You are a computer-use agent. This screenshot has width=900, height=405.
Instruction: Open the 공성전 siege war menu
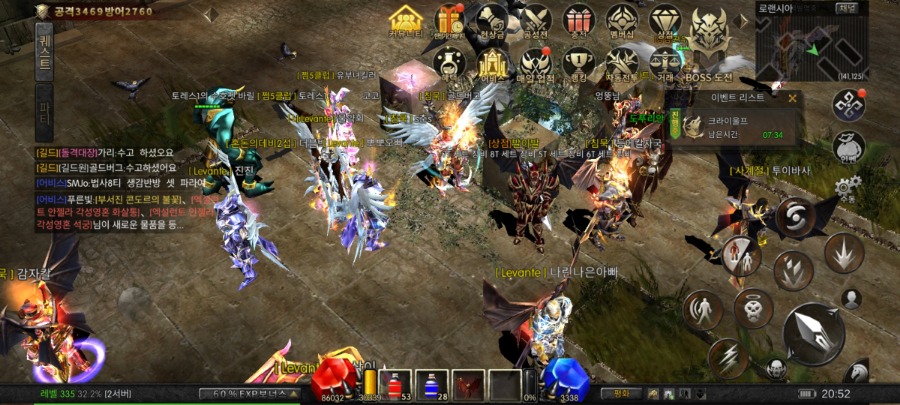[x=535, y=22]
